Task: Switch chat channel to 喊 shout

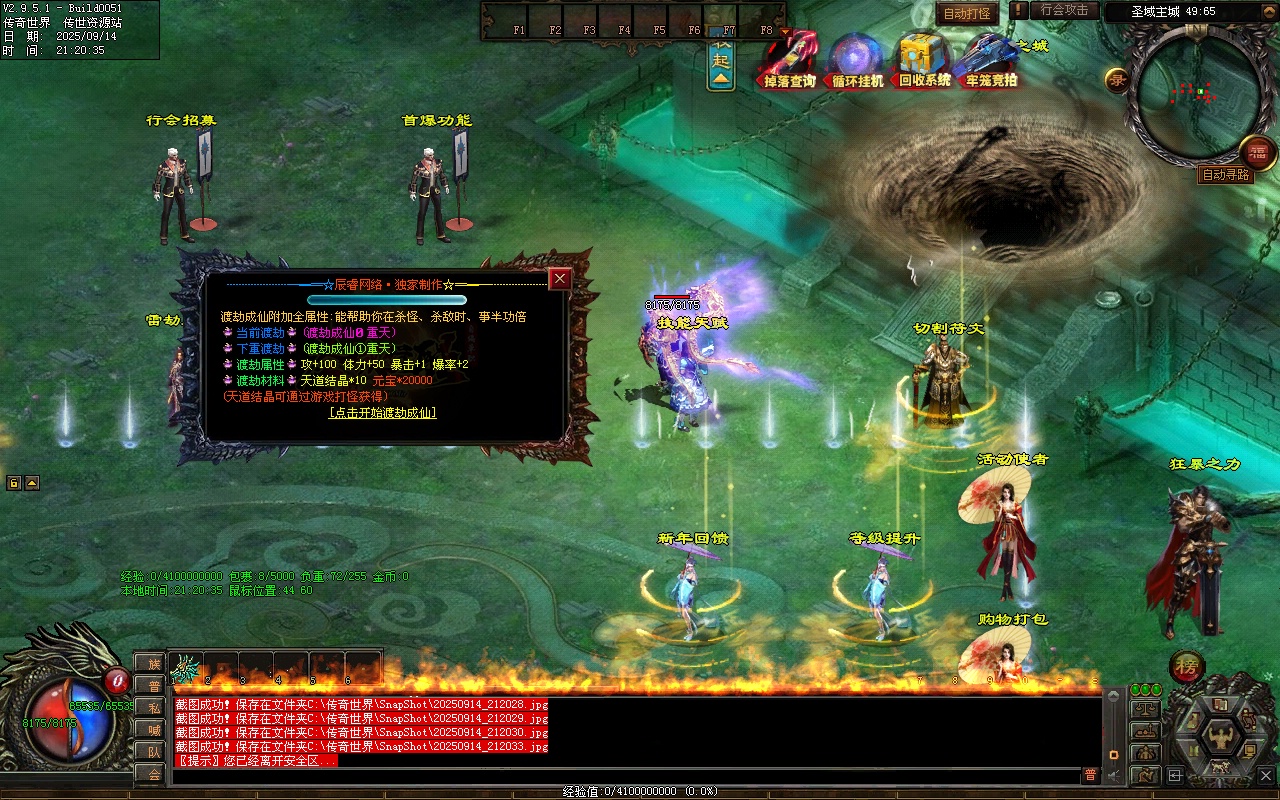Action: coord(154,729)
